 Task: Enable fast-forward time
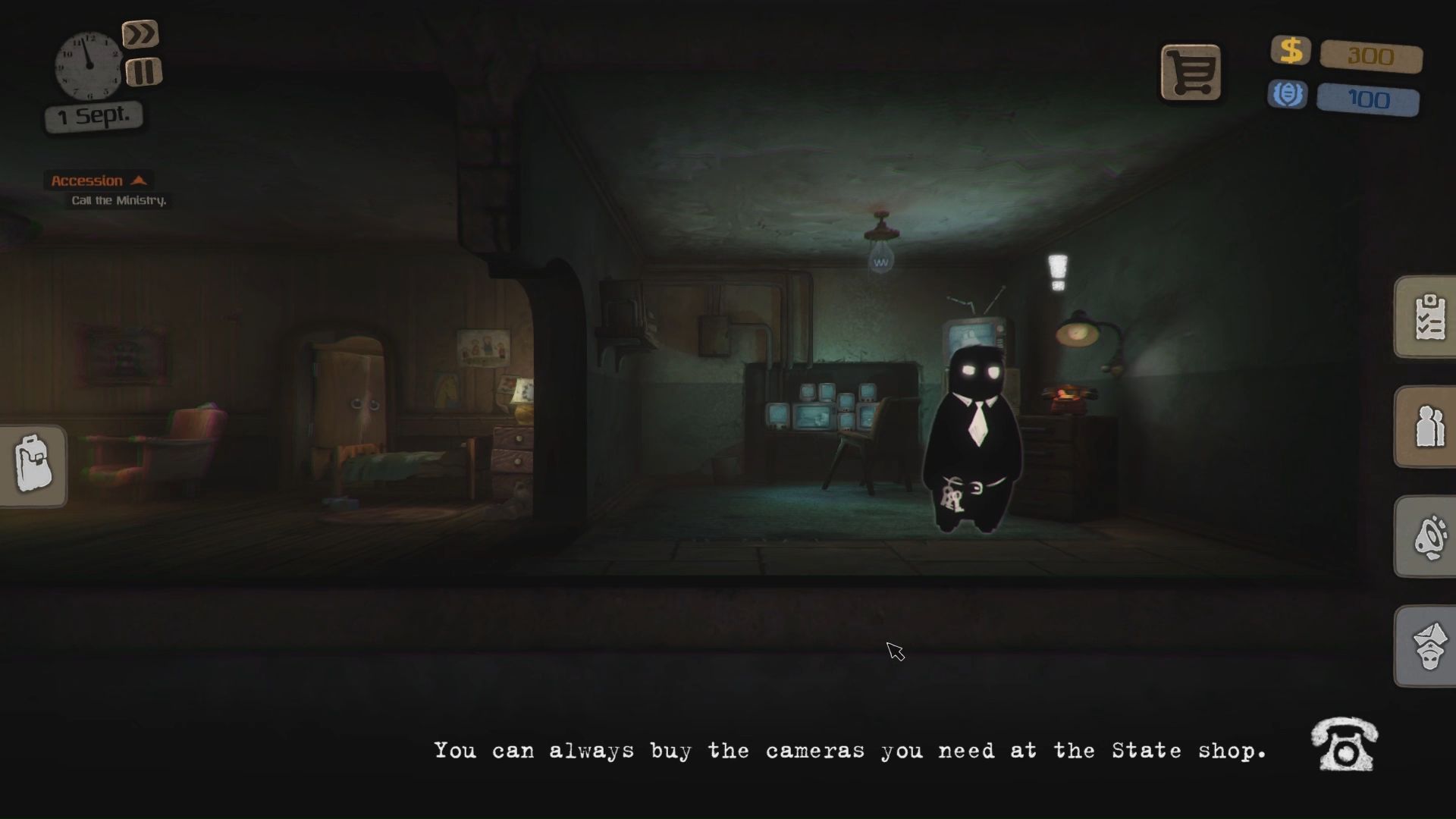click(x=141, y=33)
